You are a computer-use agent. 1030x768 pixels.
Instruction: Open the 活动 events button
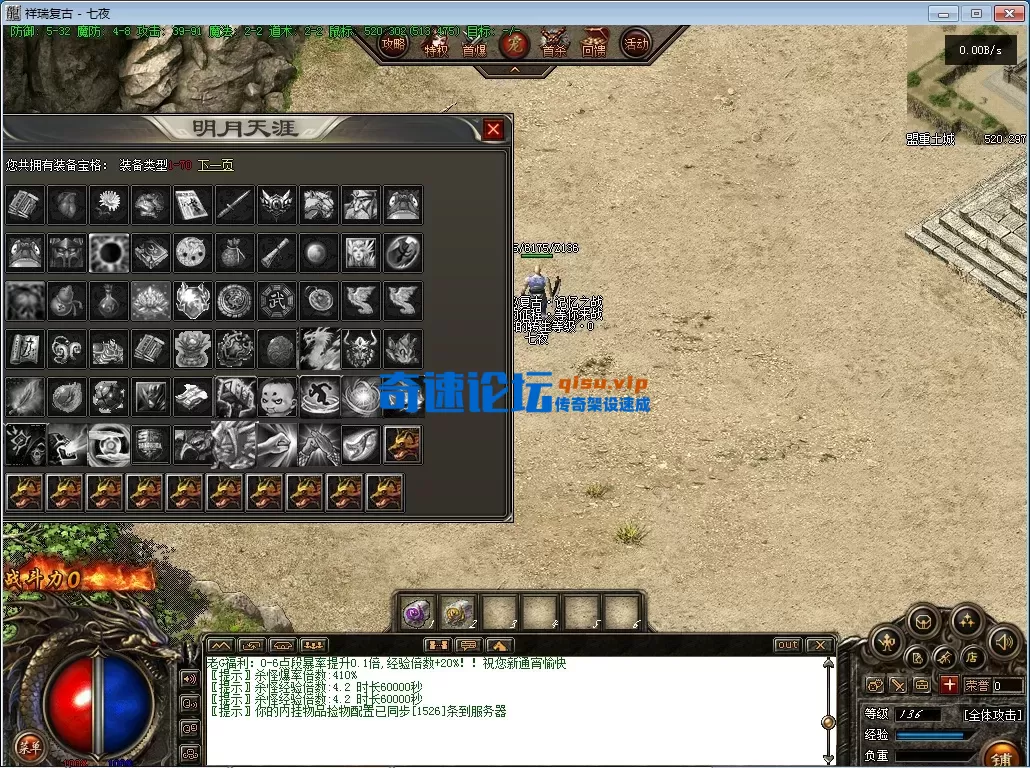(x=635, y=44)
